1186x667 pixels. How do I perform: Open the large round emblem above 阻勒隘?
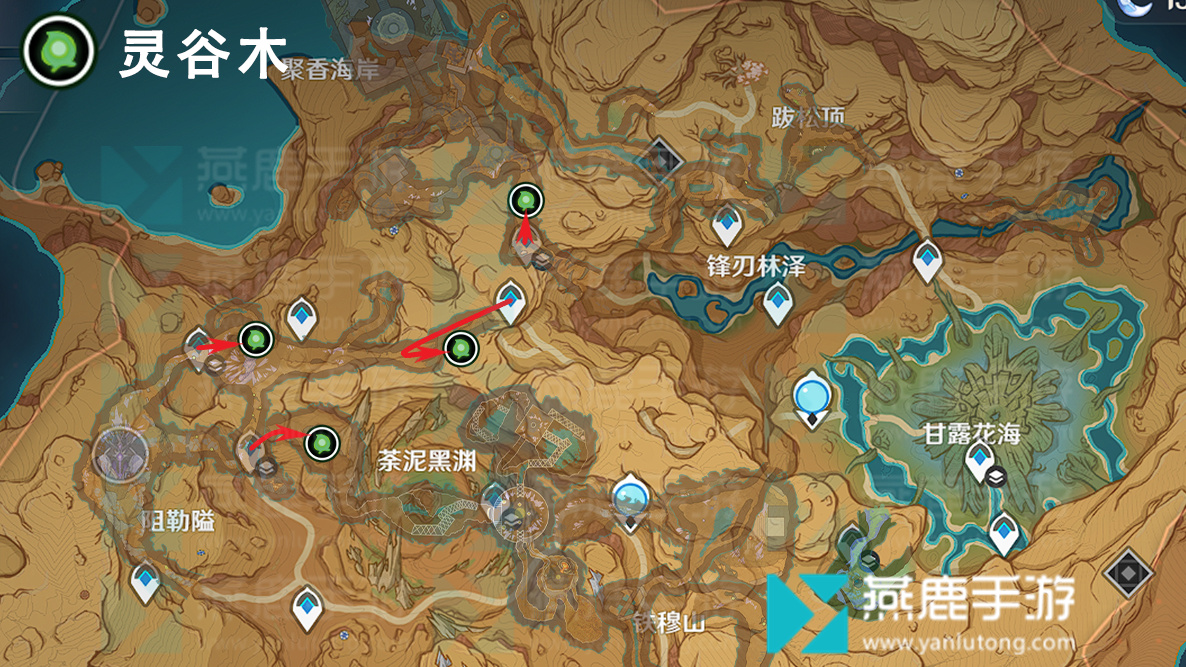[x=121, y=453]
